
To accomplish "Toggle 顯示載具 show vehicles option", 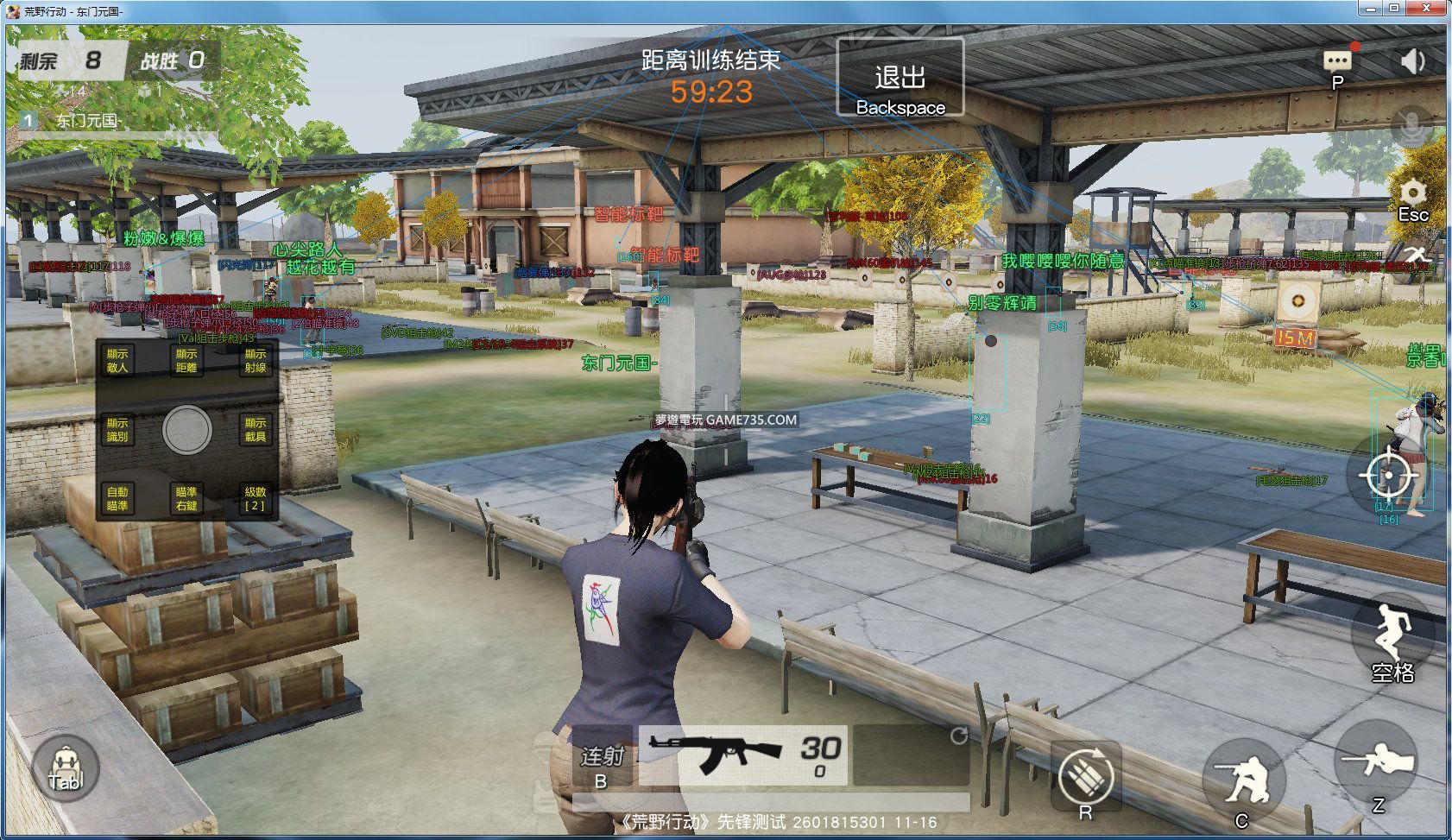I will pos(256,430).
